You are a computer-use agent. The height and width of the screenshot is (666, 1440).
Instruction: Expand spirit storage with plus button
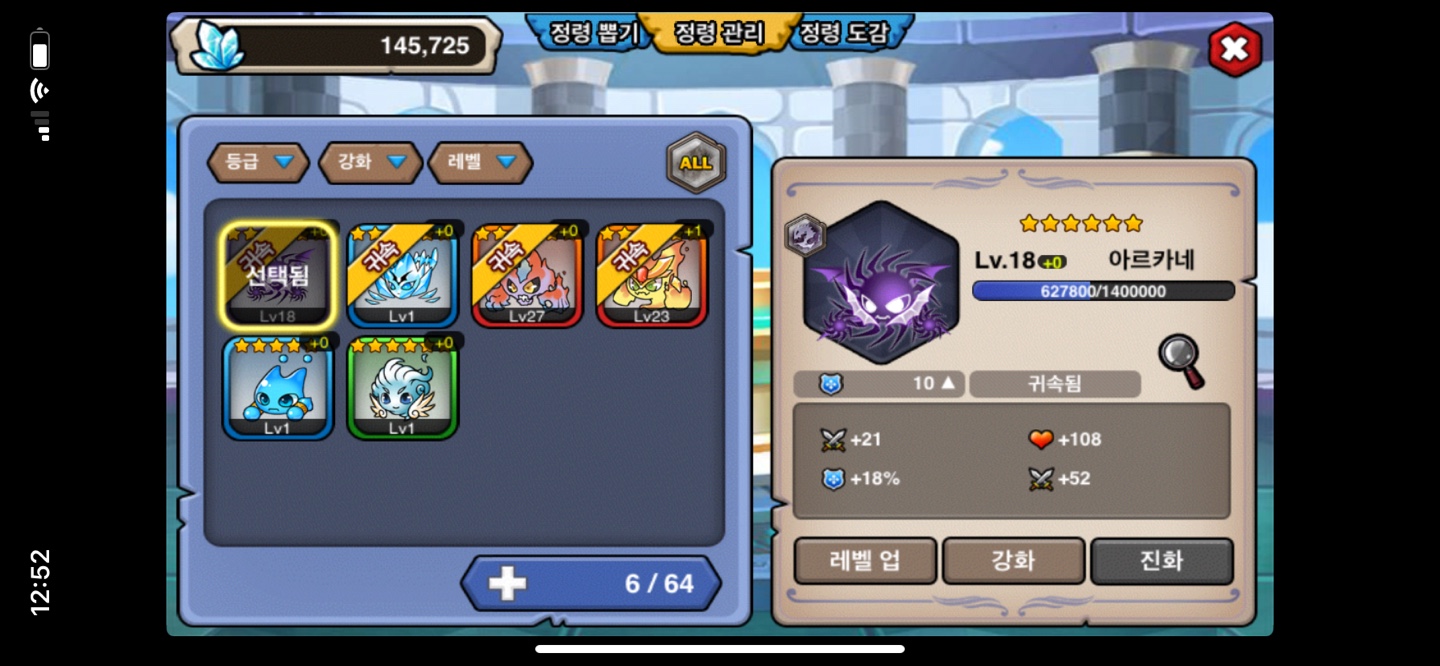coord(507,584)
